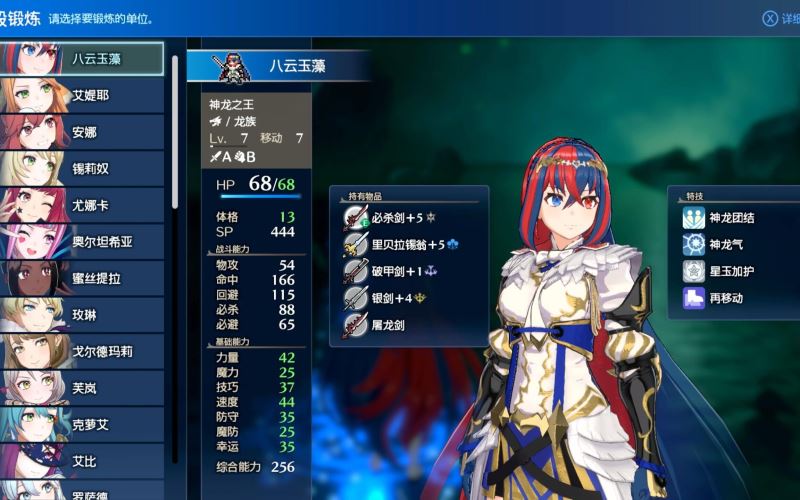Pick 艾比 from the unit list
The height and width of the screenshot is (500, 800).
point(85,461)
